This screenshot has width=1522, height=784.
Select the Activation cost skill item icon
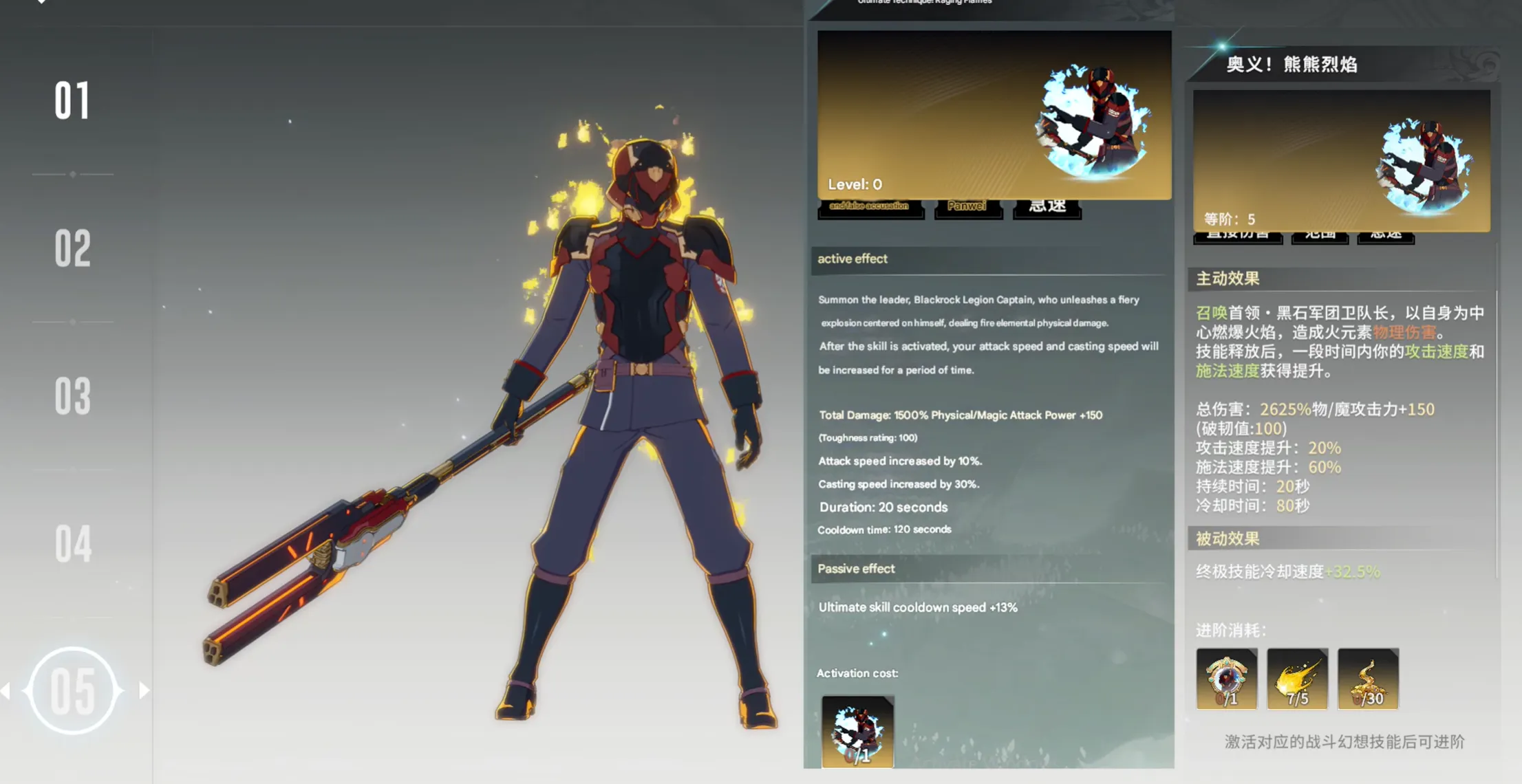[857, 731]
